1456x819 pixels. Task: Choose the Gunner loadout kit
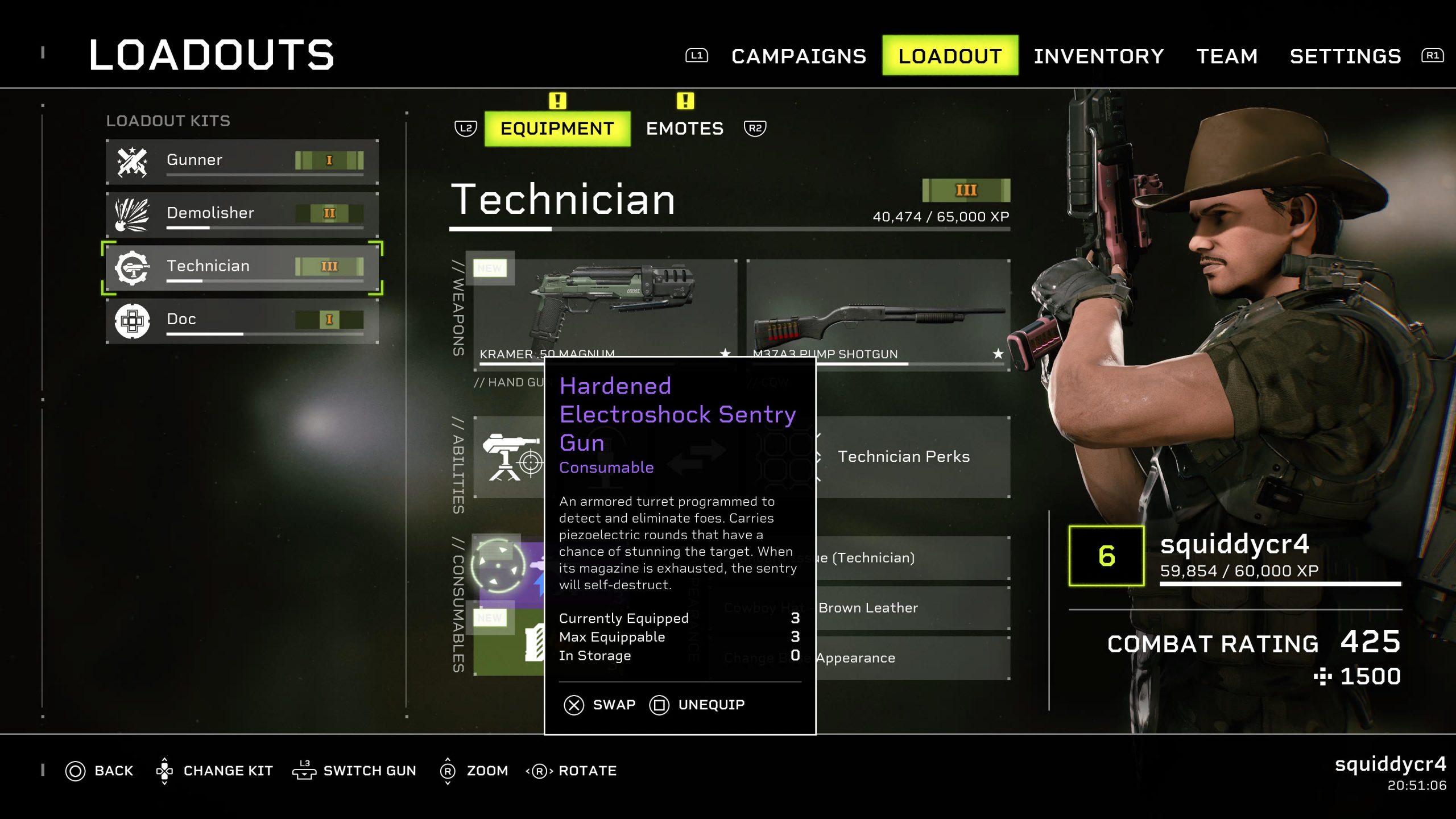(x=242, y=161)
